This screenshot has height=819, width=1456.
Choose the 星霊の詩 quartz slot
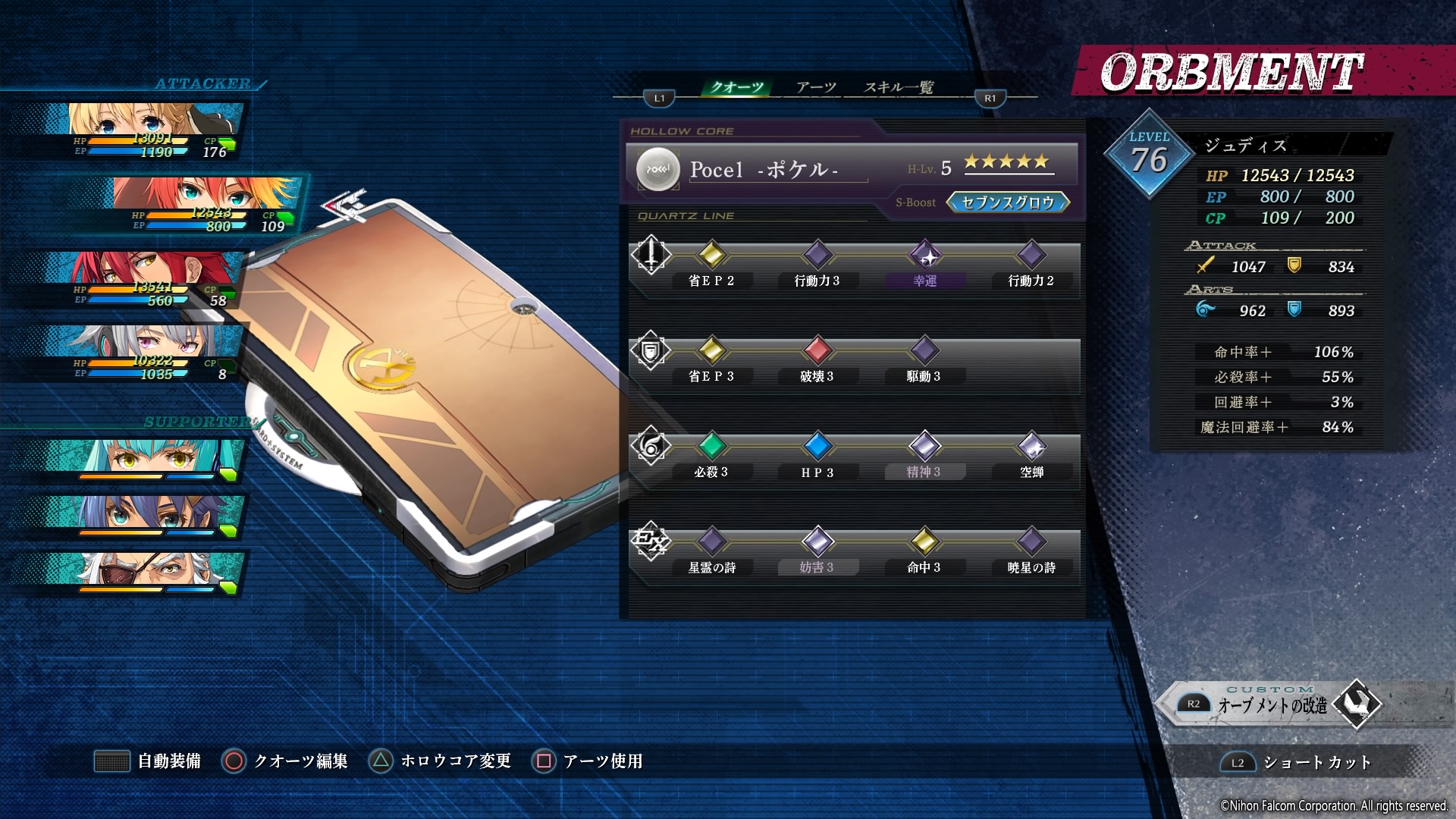tap(711, 542)
